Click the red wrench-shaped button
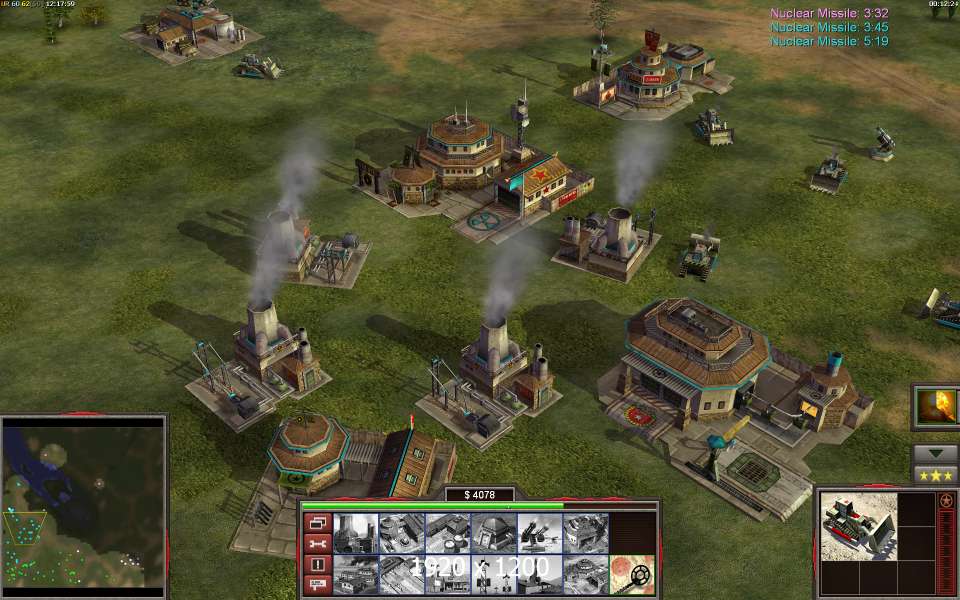The height and width of the screenshot is (600, 960). 315,544
